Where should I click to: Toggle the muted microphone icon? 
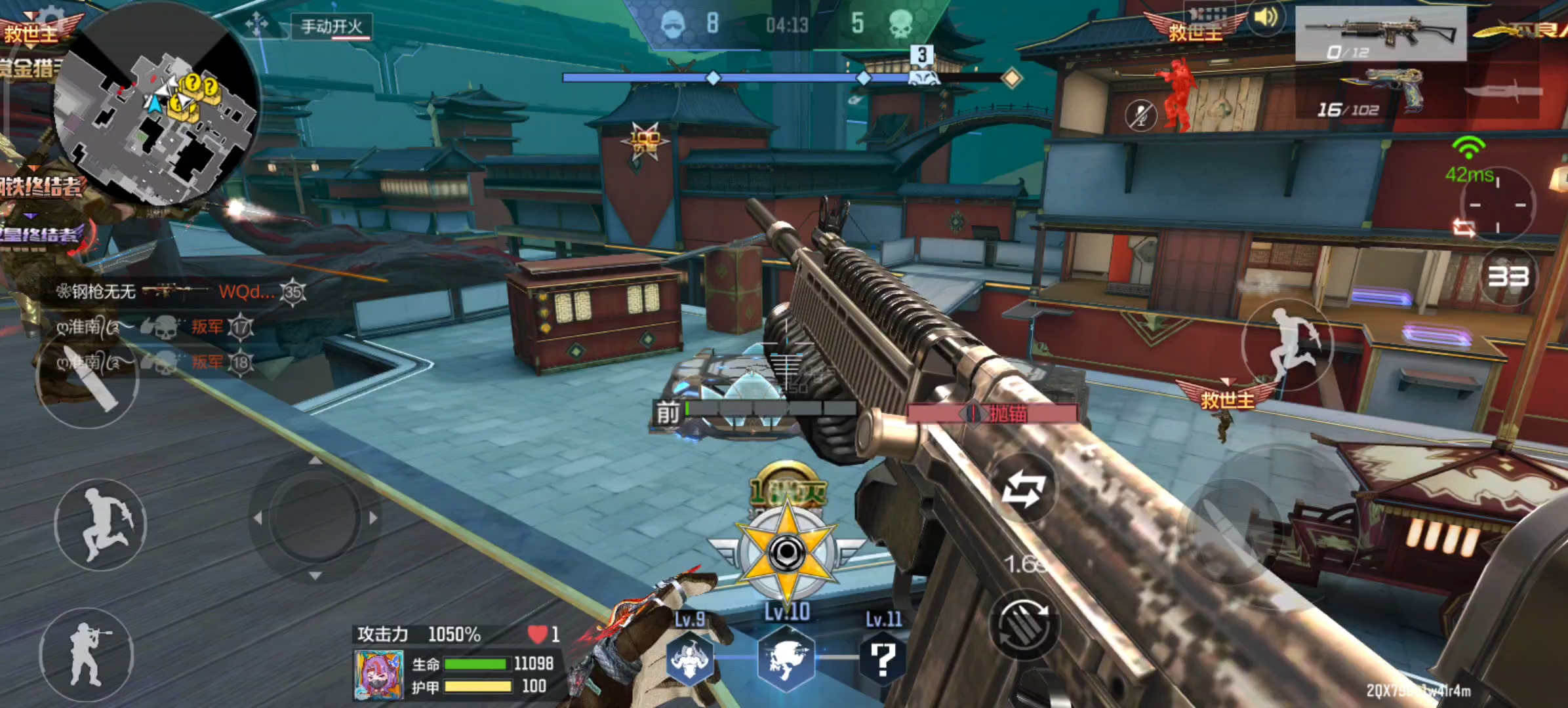click(1141, 115)
